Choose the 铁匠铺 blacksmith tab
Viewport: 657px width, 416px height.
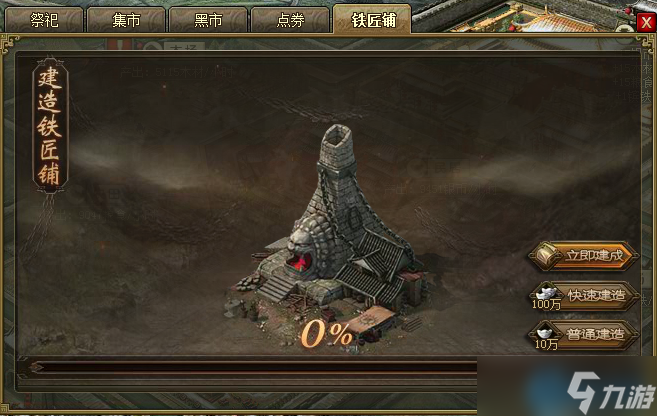coord(371,19)
